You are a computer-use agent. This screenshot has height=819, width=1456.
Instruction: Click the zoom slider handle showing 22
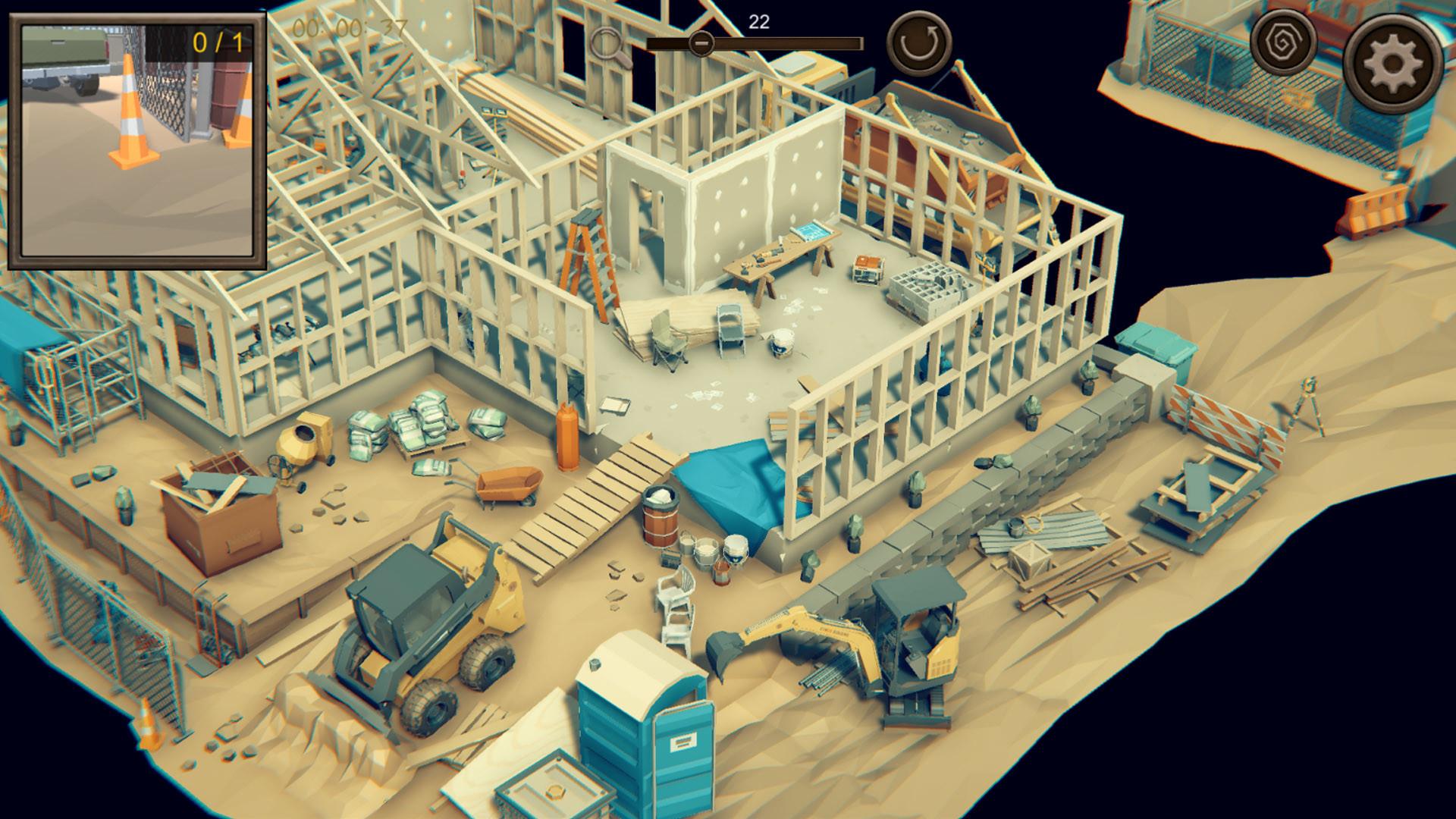[x=703, y=43]
